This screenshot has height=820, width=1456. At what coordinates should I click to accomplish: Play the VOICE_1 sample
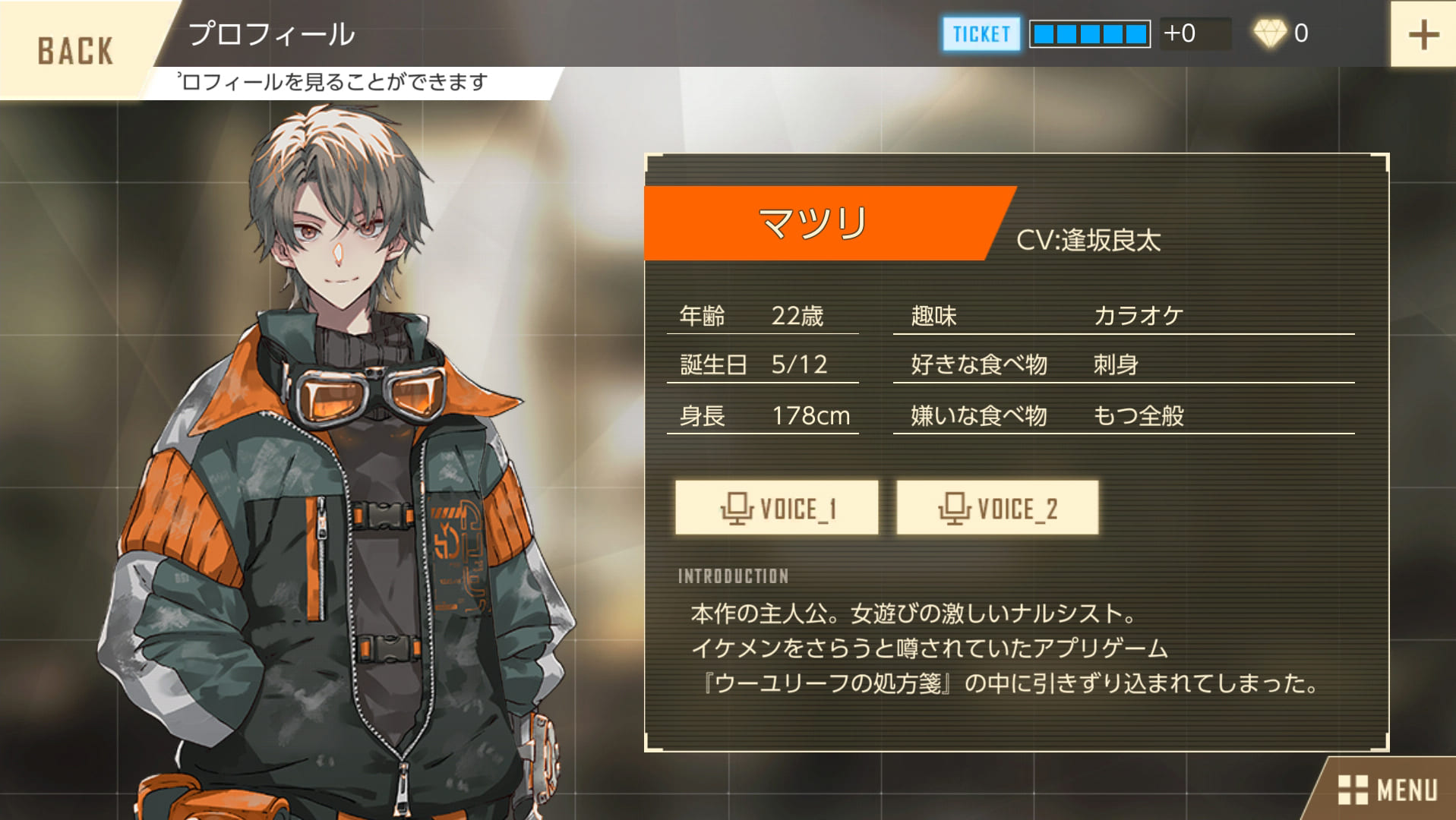pyautogui.click(x=776, y=508)
